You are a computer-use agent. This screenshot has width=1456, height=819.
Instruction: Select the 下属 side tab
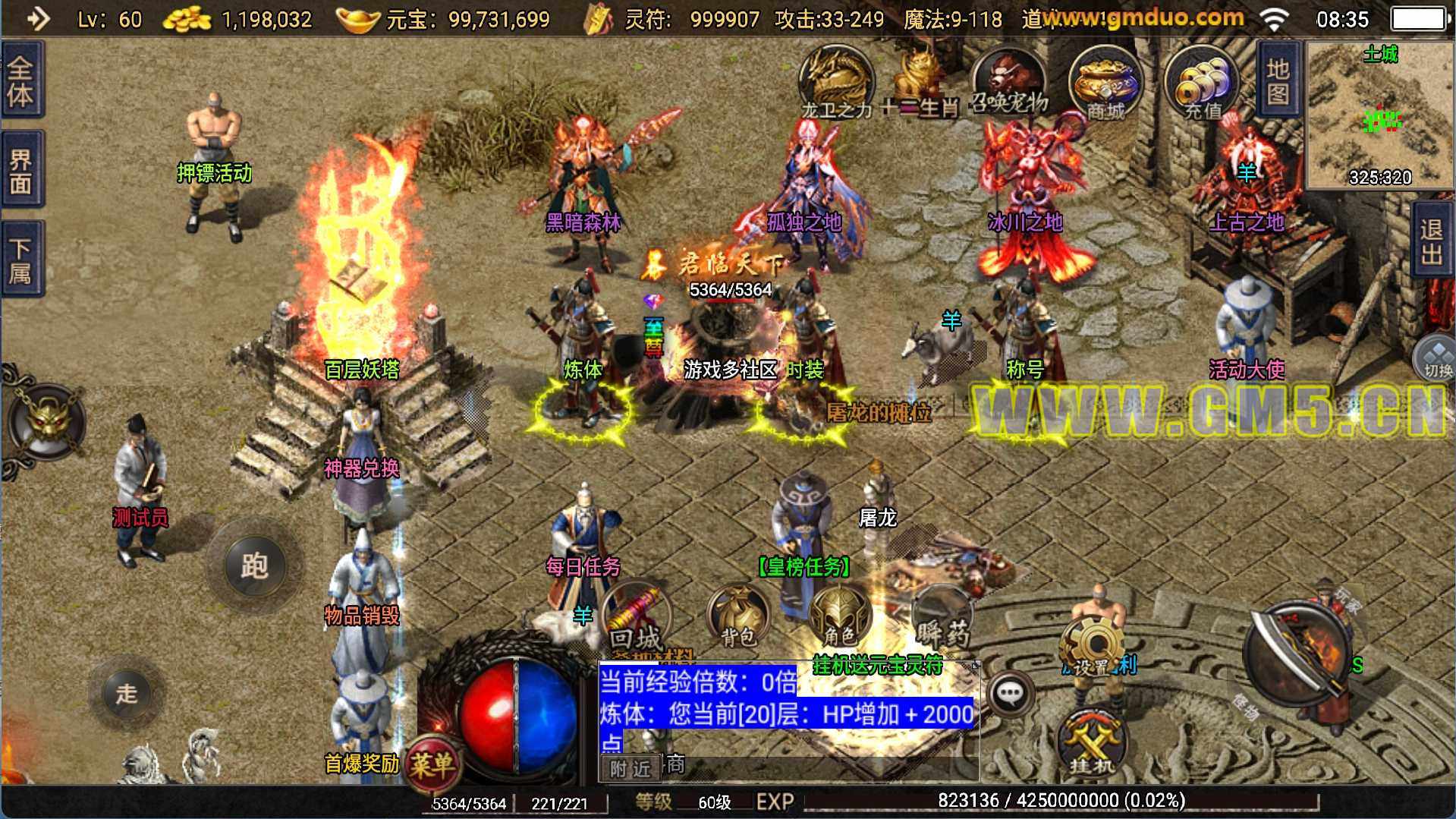(21, 260)
